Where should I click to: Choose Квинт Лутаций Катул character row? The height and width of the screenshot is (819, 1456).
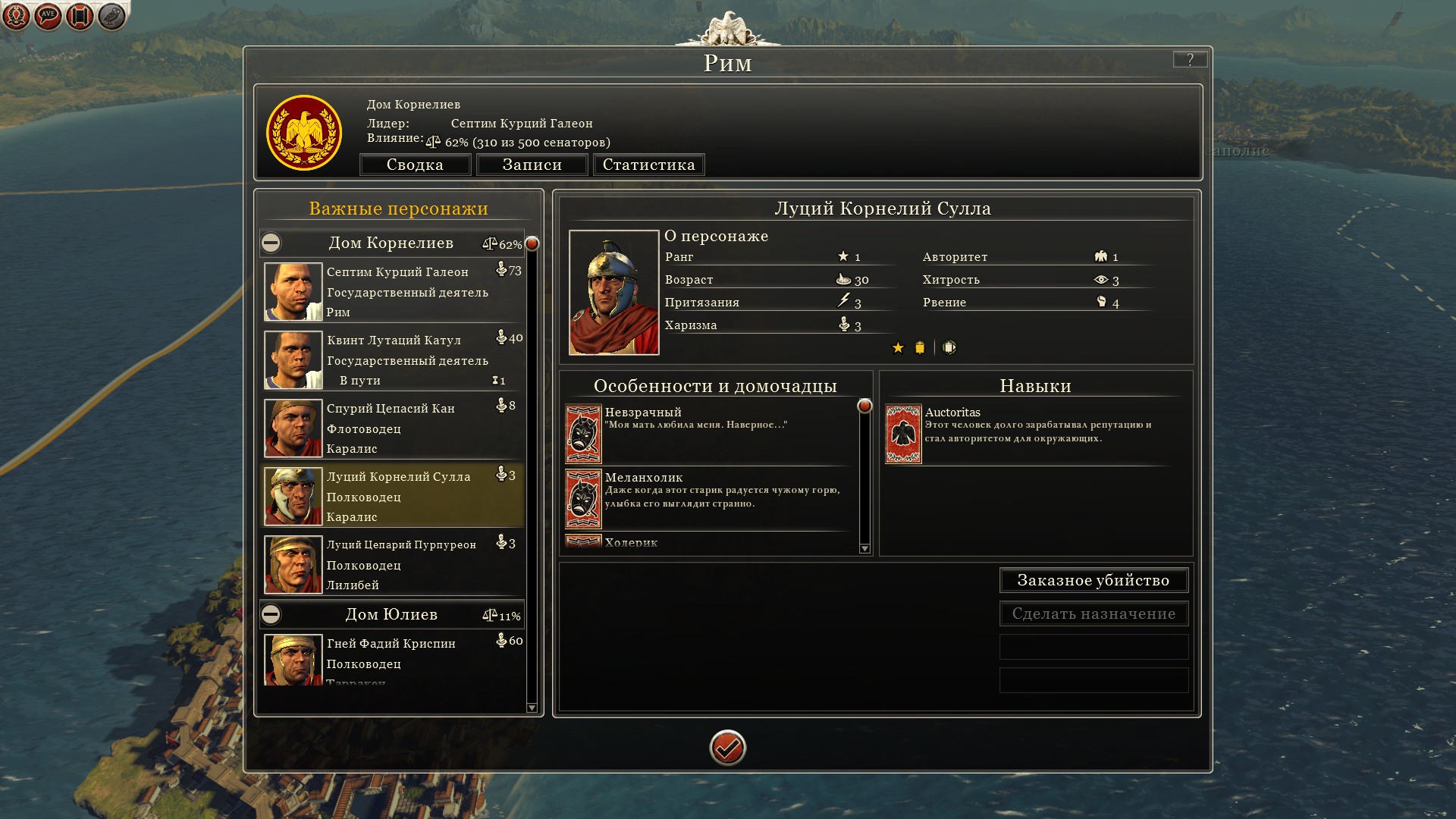[x=393, y=360]
